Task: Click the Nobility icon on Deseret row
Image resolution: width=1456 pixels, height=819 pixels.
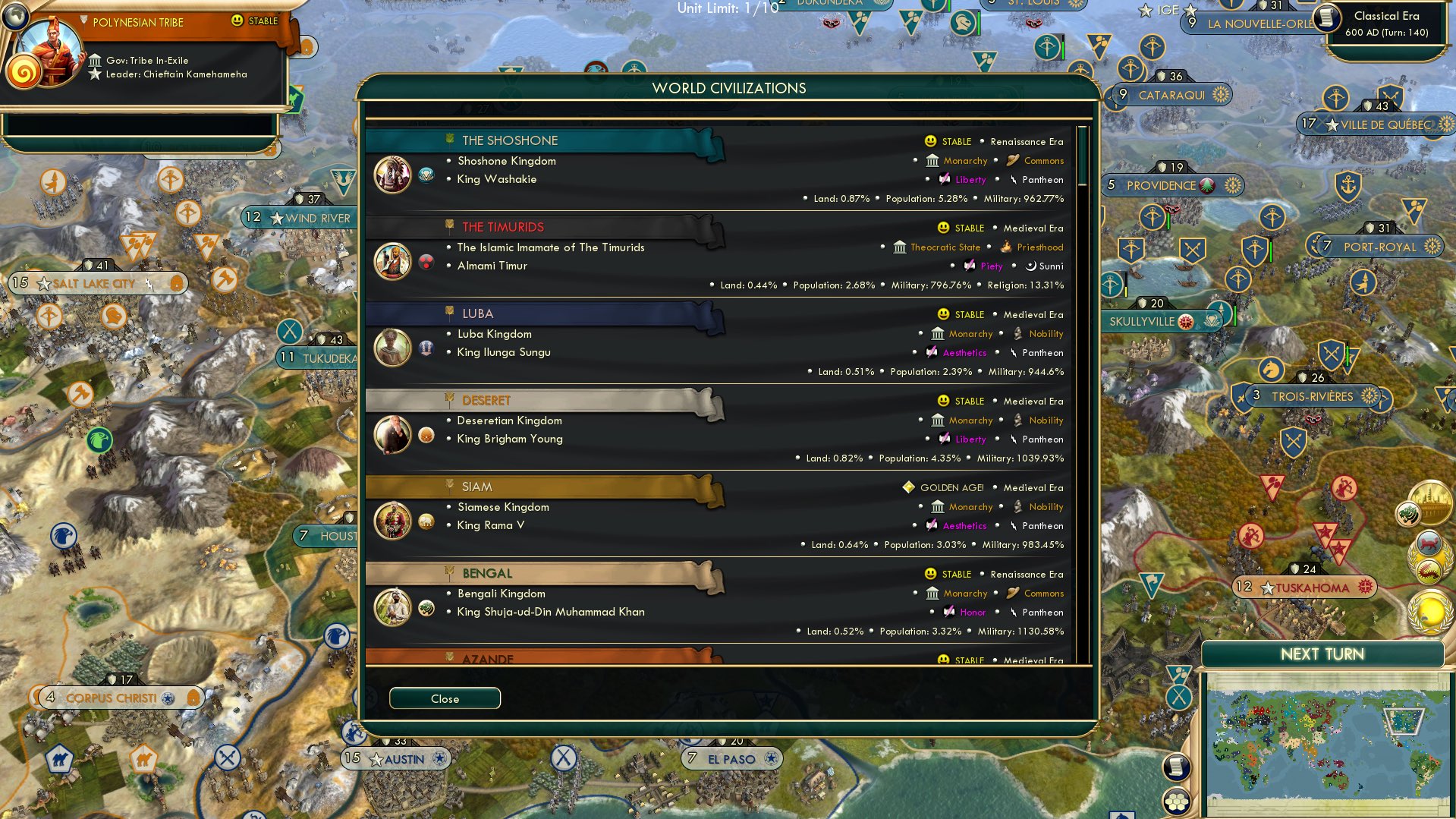Action: [1017, 420]
